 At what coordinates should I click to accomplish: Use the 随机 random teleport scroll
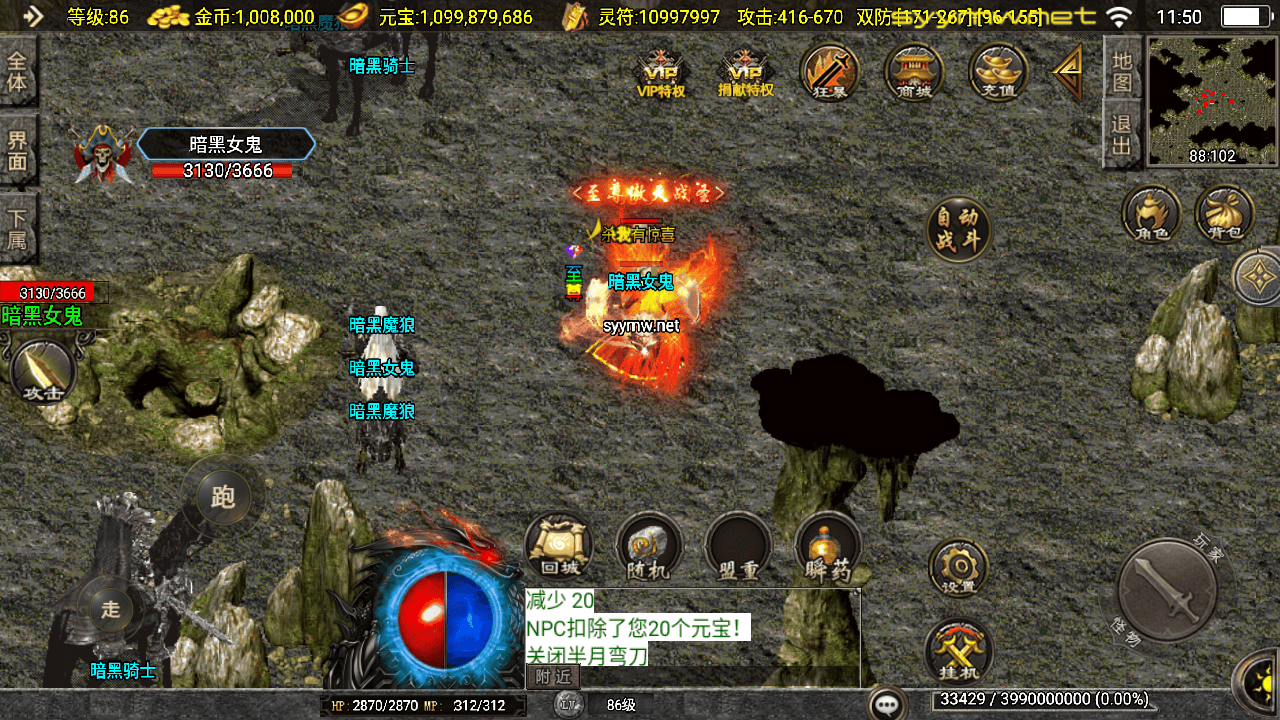click(648, 548)
